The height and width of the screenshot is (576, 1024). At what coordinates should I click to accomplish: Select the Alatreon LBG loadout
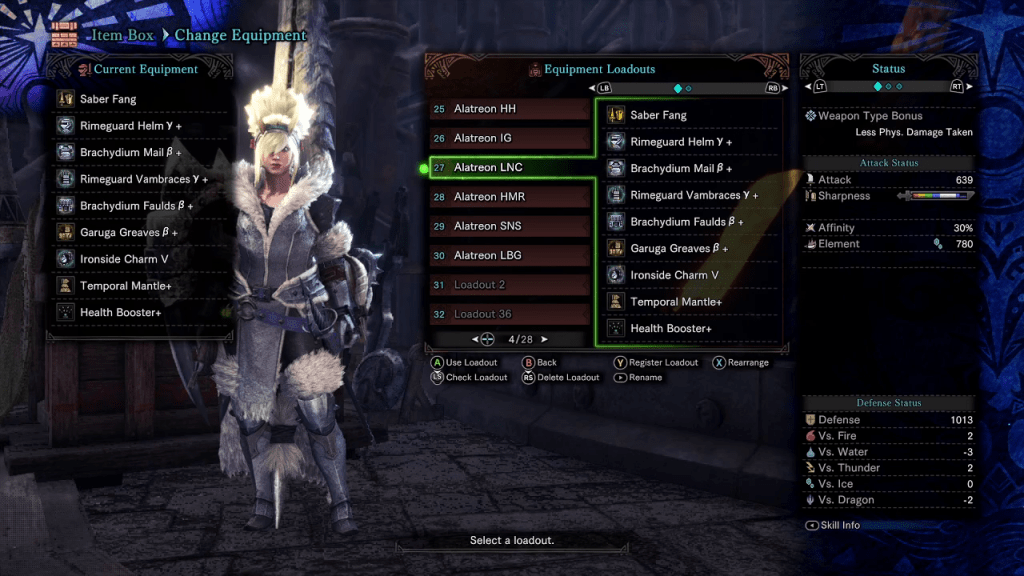tap(510, 255)
